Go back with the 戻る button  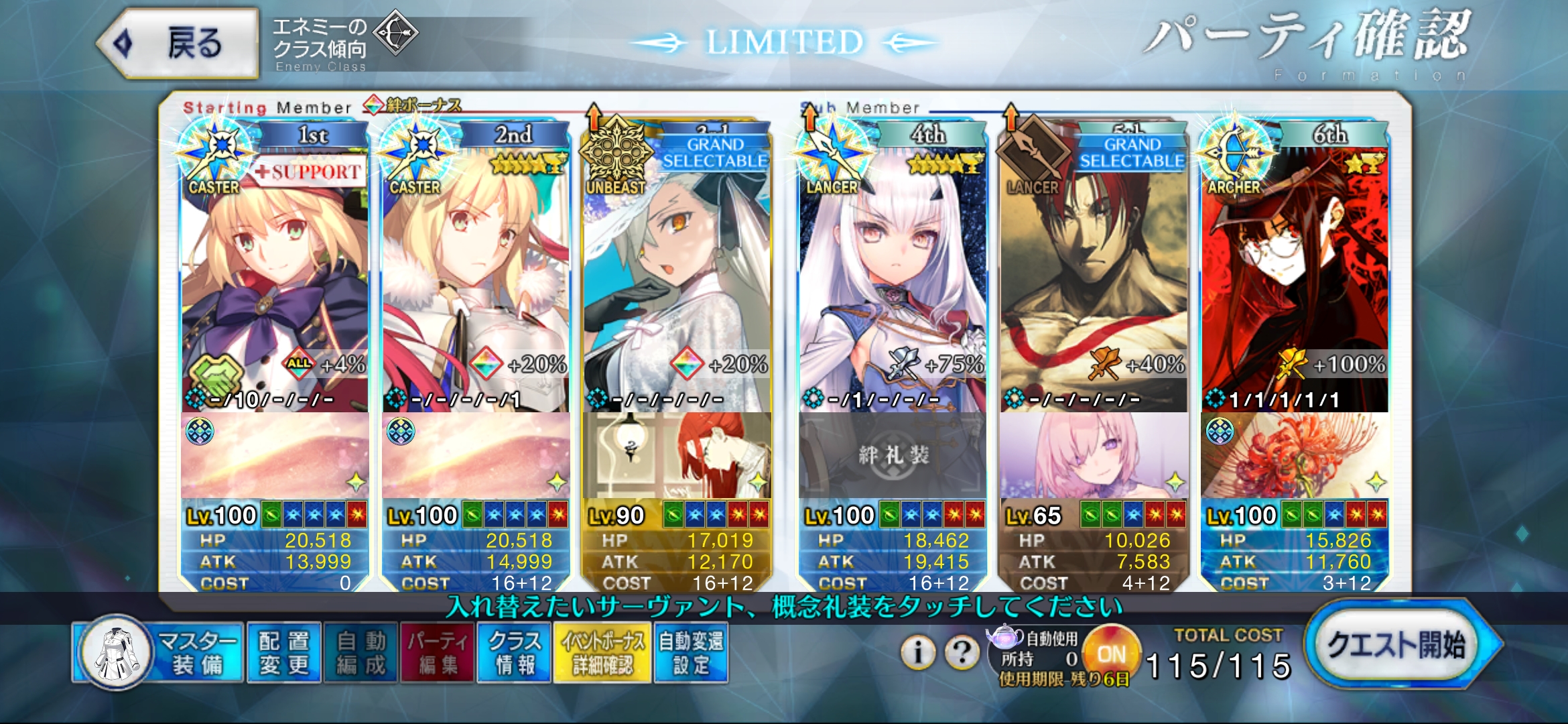[x=178, y=44]
